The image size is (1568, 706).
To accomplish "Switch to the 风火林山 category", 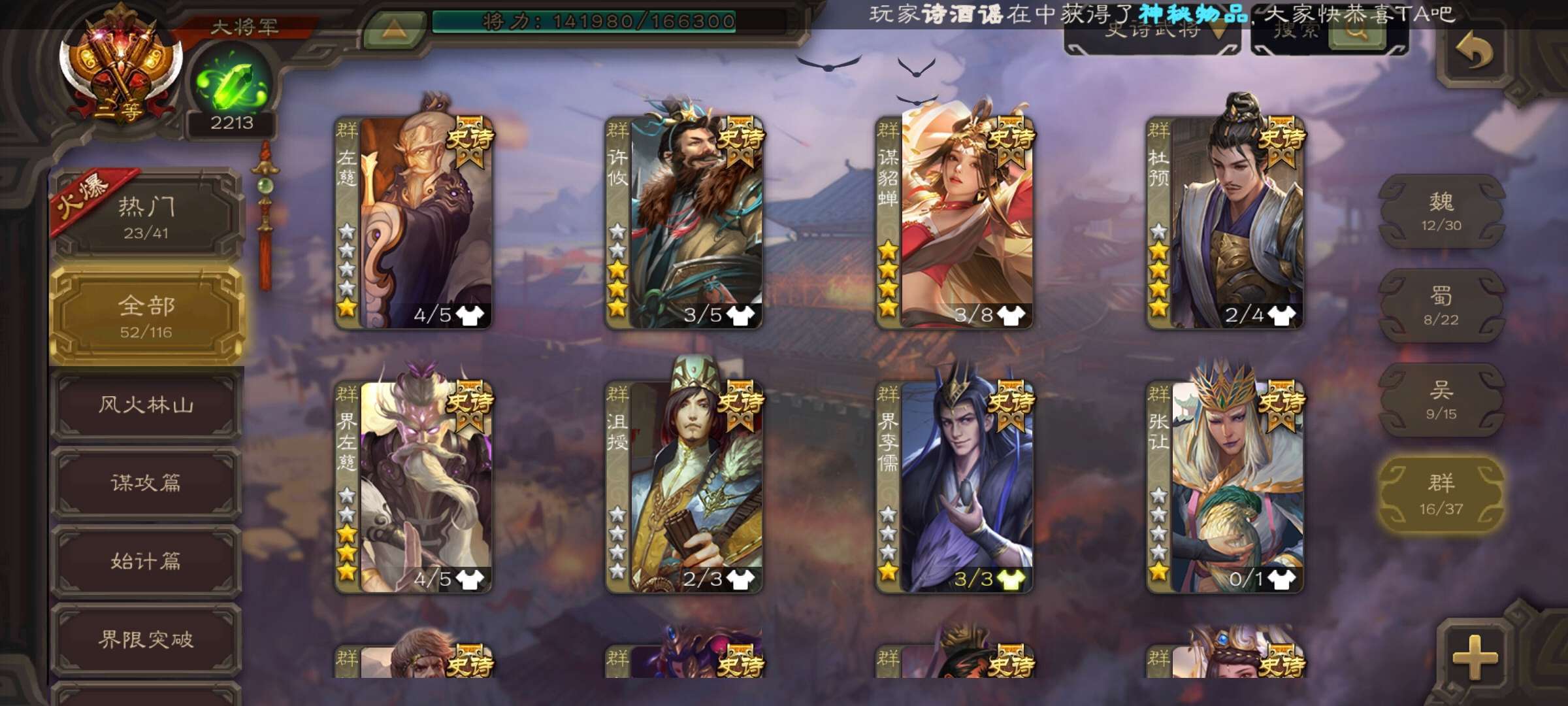I will click(146, 405).
